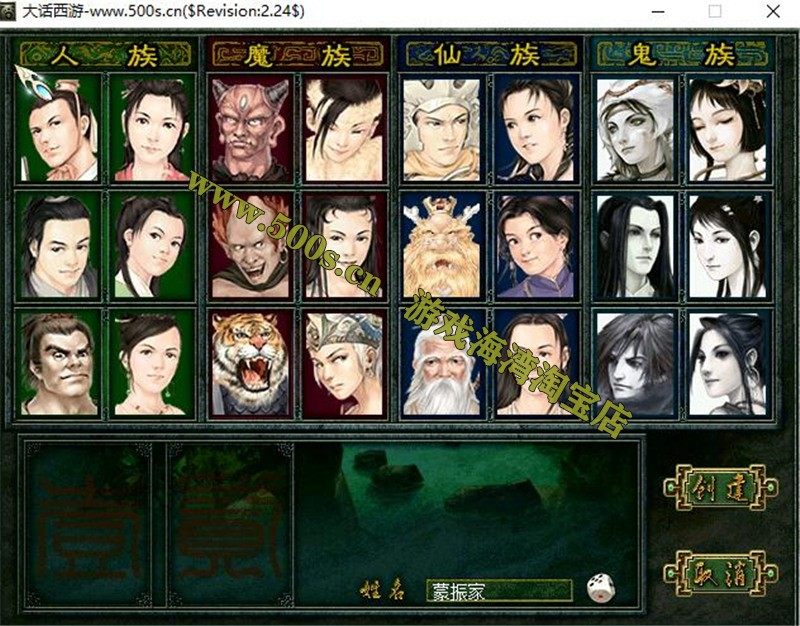
Task: Choose the white-bearded old immortal portrait
Action: (x=442, y=362)
